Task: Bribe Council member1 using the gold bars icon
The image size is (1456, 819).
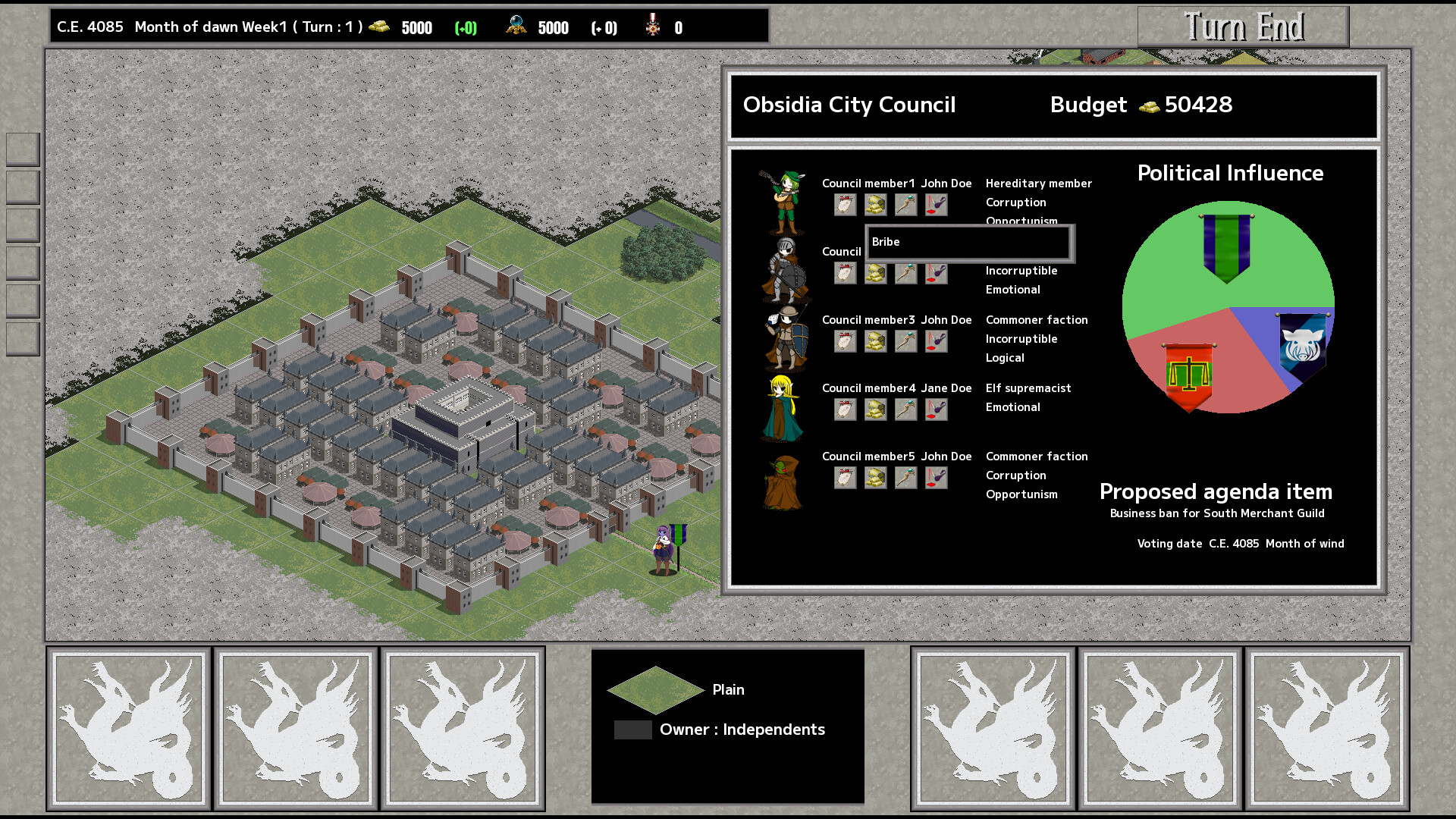Action: click(875, 205)
